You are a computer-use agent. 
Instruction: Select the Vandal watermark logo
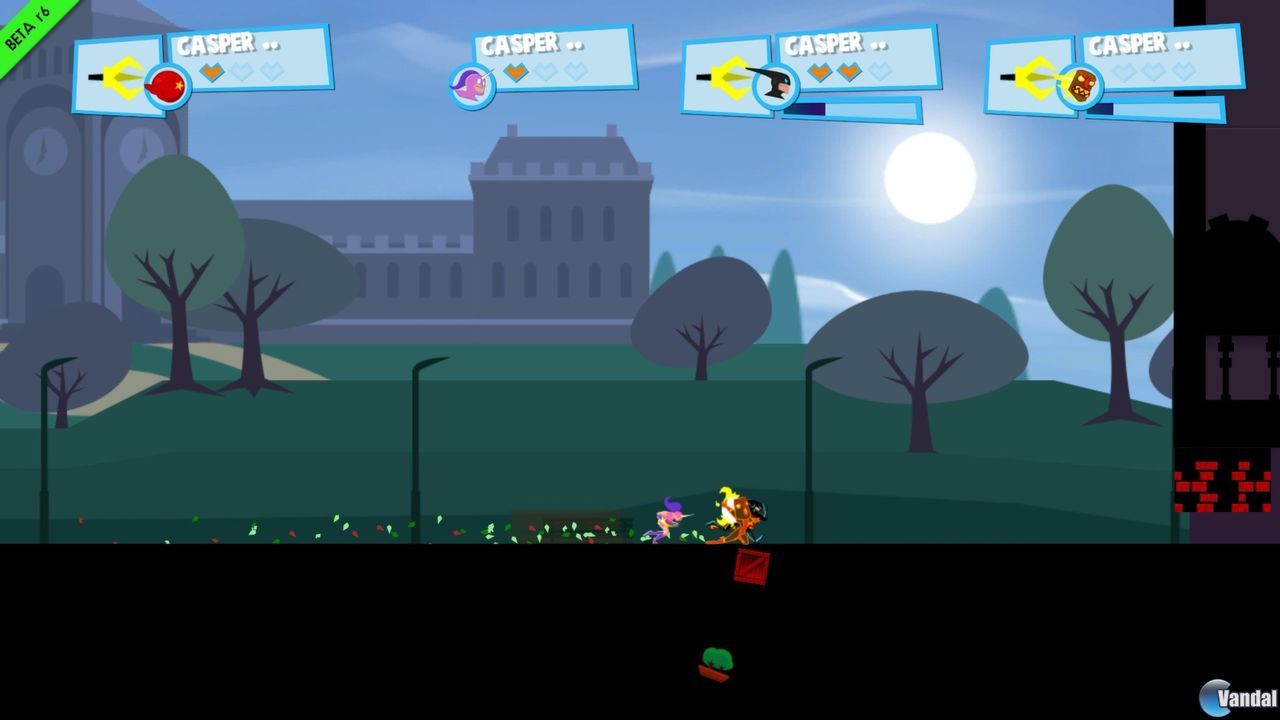pos(1232,697)
